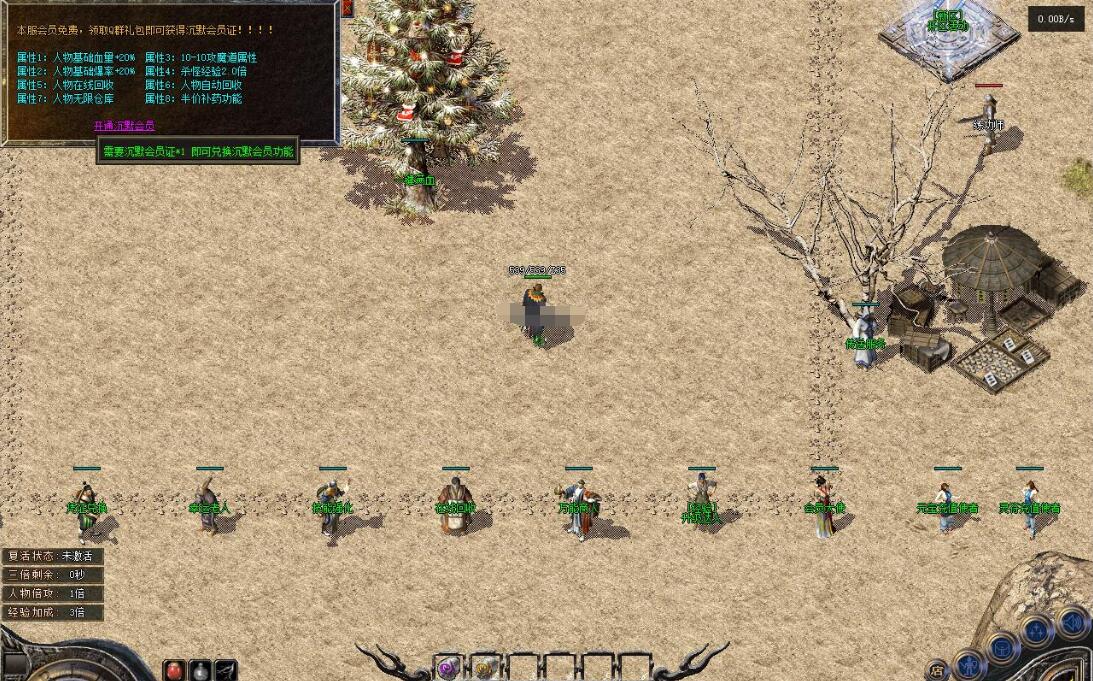Open the four-star skills button
1093x681 pixels.
pos(1036,631)
